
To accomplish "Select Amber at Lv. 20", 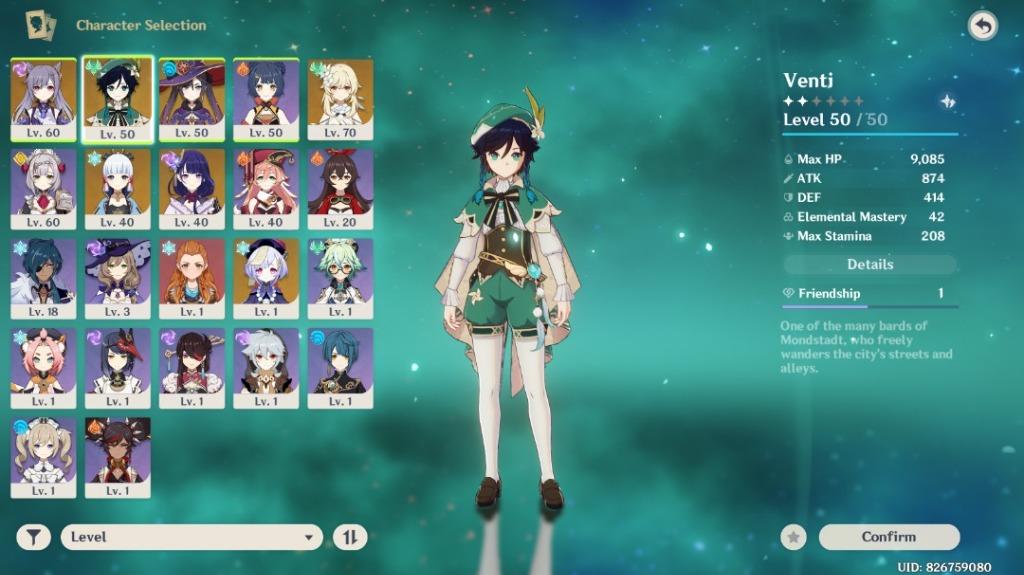I will (340, 186).
